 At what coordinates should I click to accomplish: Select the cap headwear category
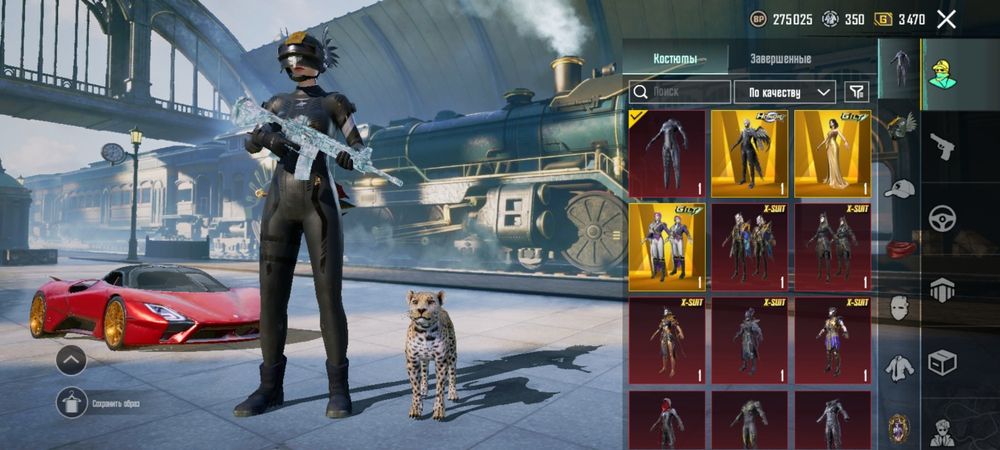coord(900,189)
